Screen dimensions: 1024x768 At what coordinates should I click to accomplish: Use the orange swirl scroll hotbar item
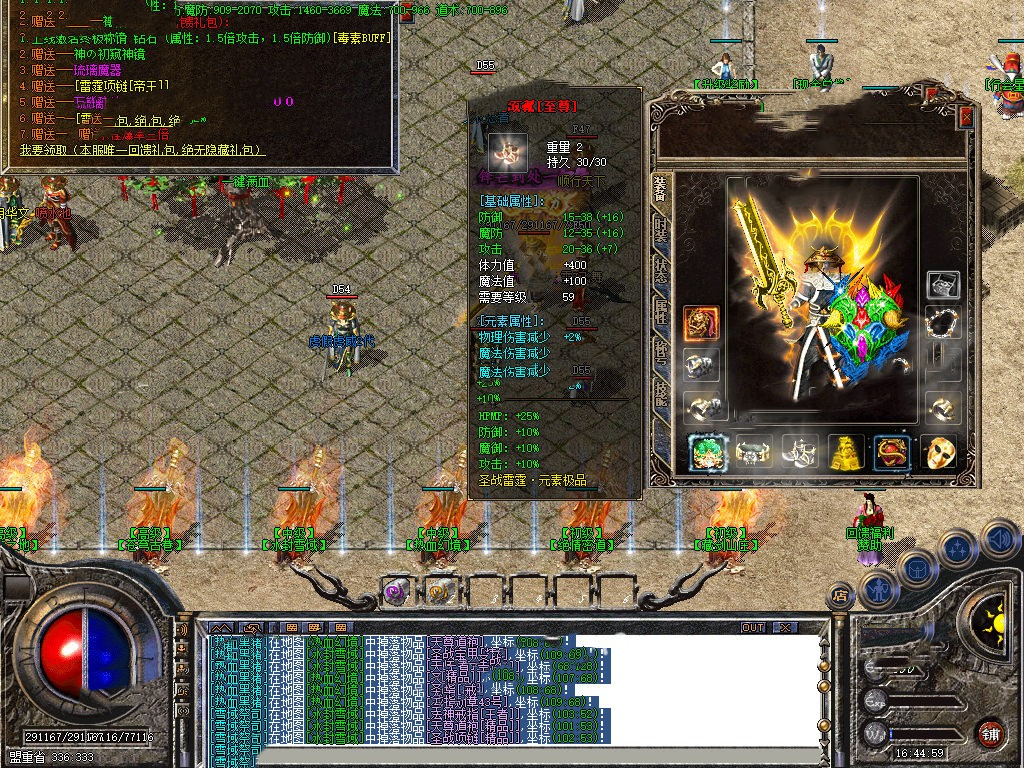440,590
